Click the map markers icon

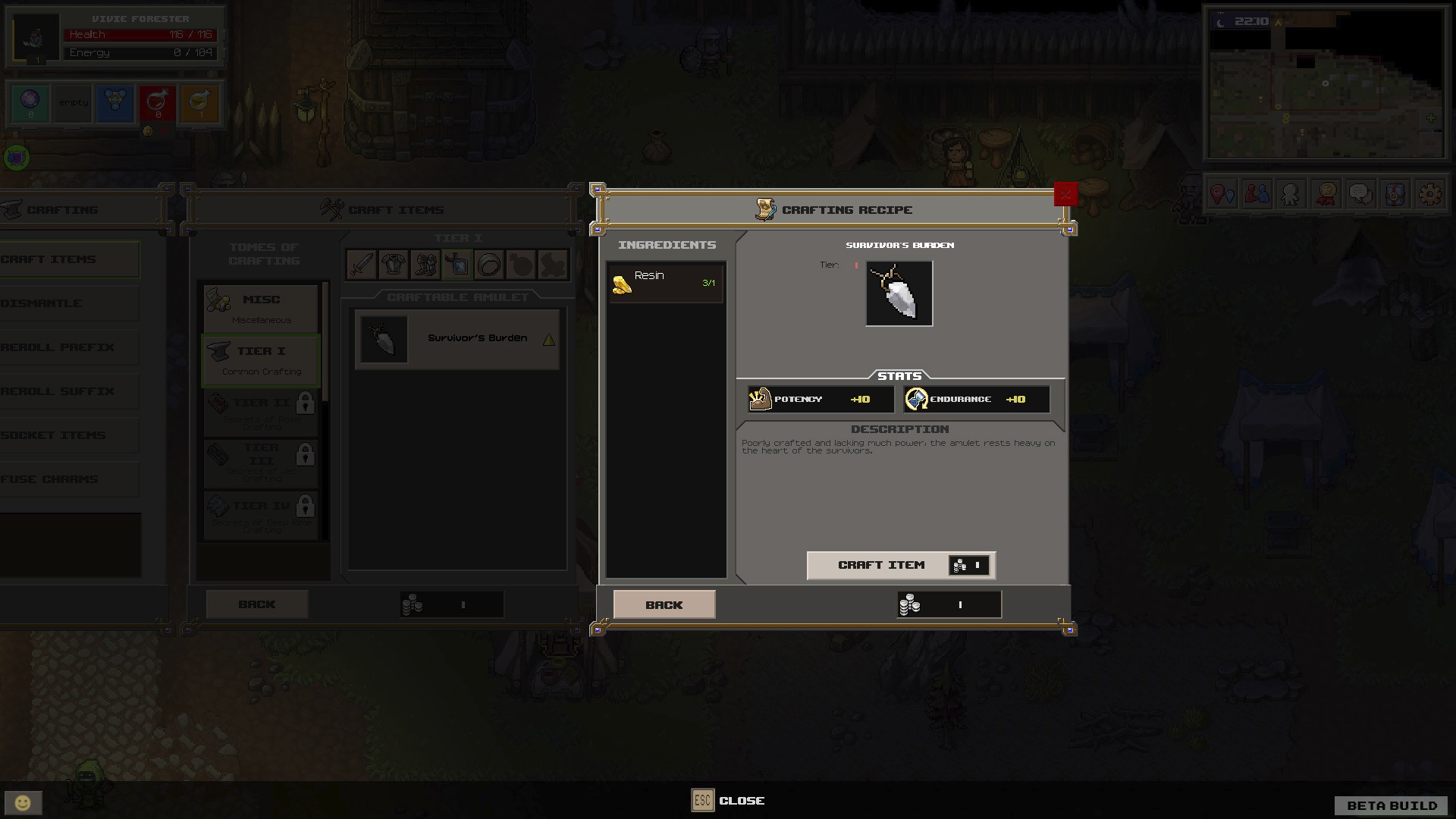pyautogui.click(x=1222, y=194)
